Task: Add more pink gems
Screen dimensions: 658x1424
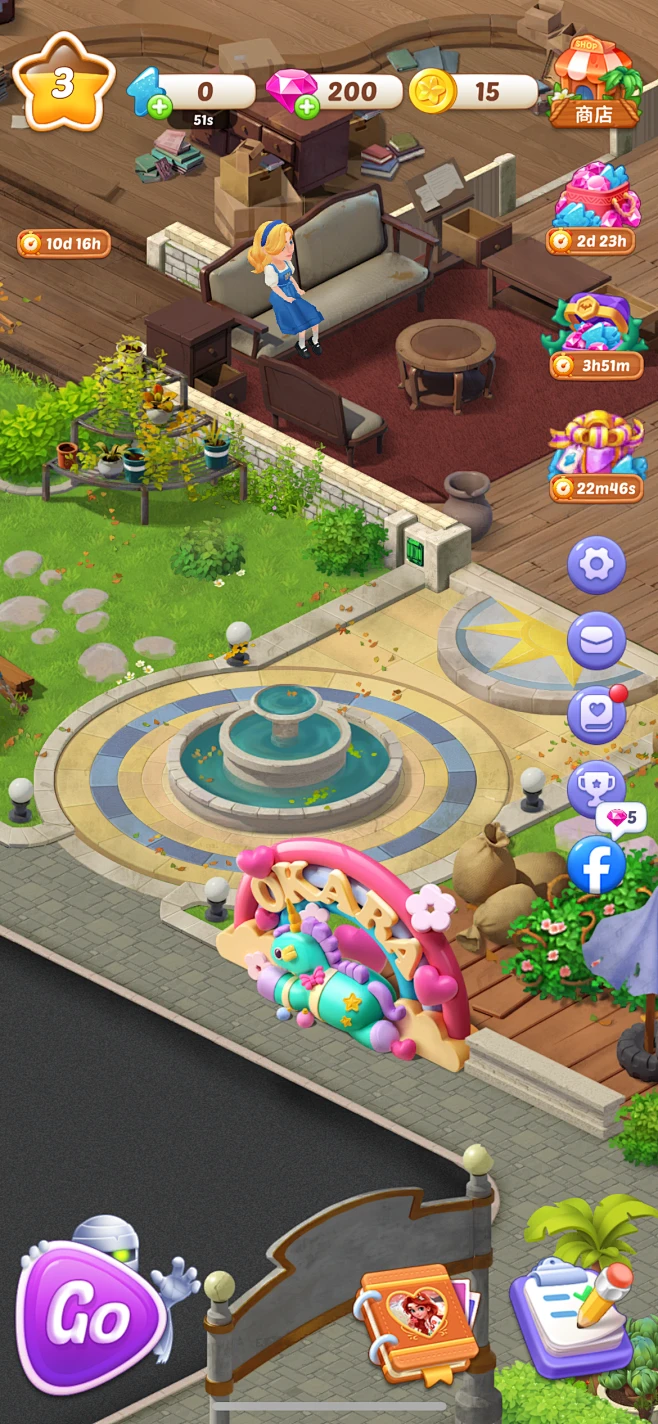Action: [x=308, y=106]
